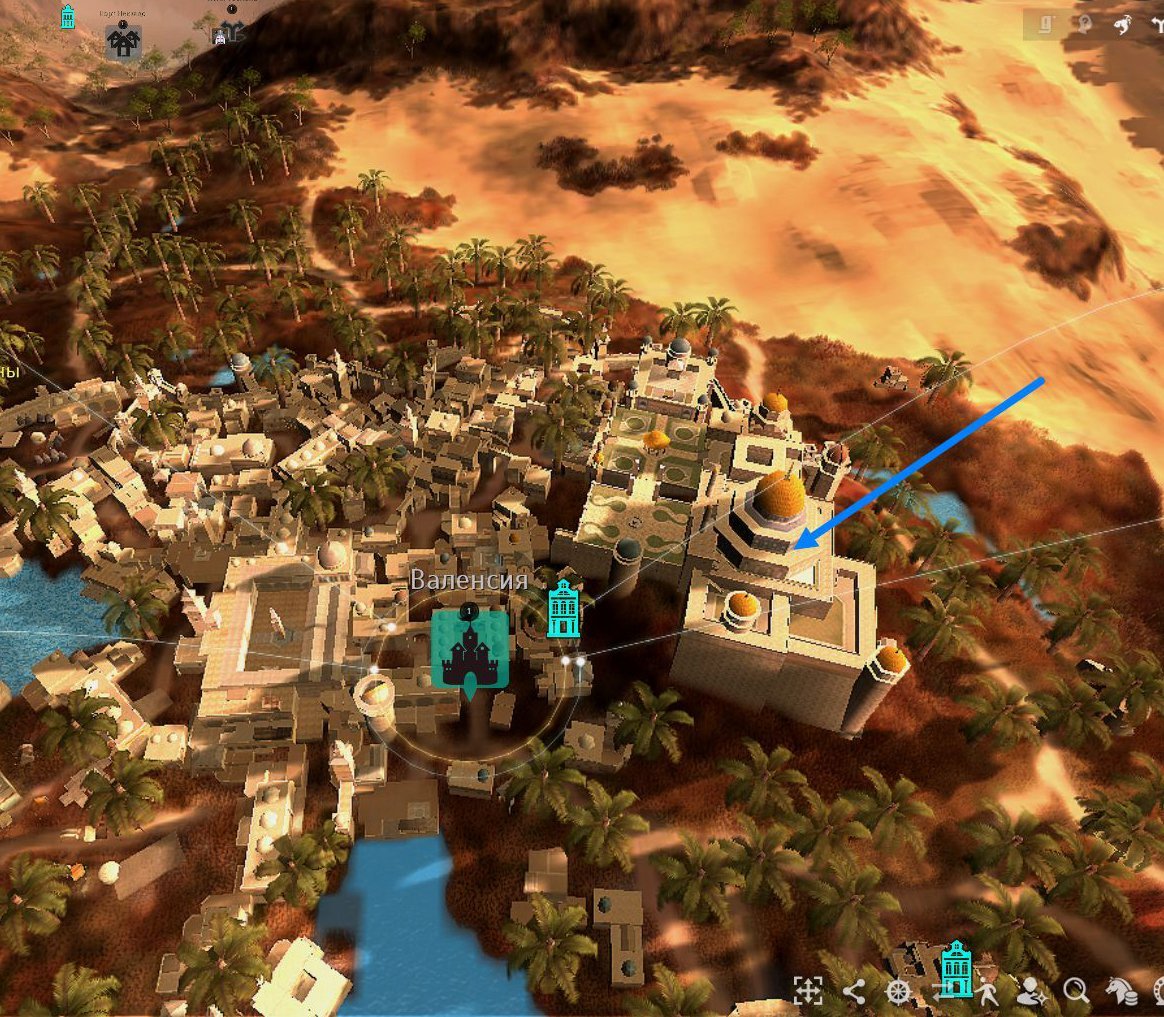Select the Валенсия city castle marker

coord(469,648)
